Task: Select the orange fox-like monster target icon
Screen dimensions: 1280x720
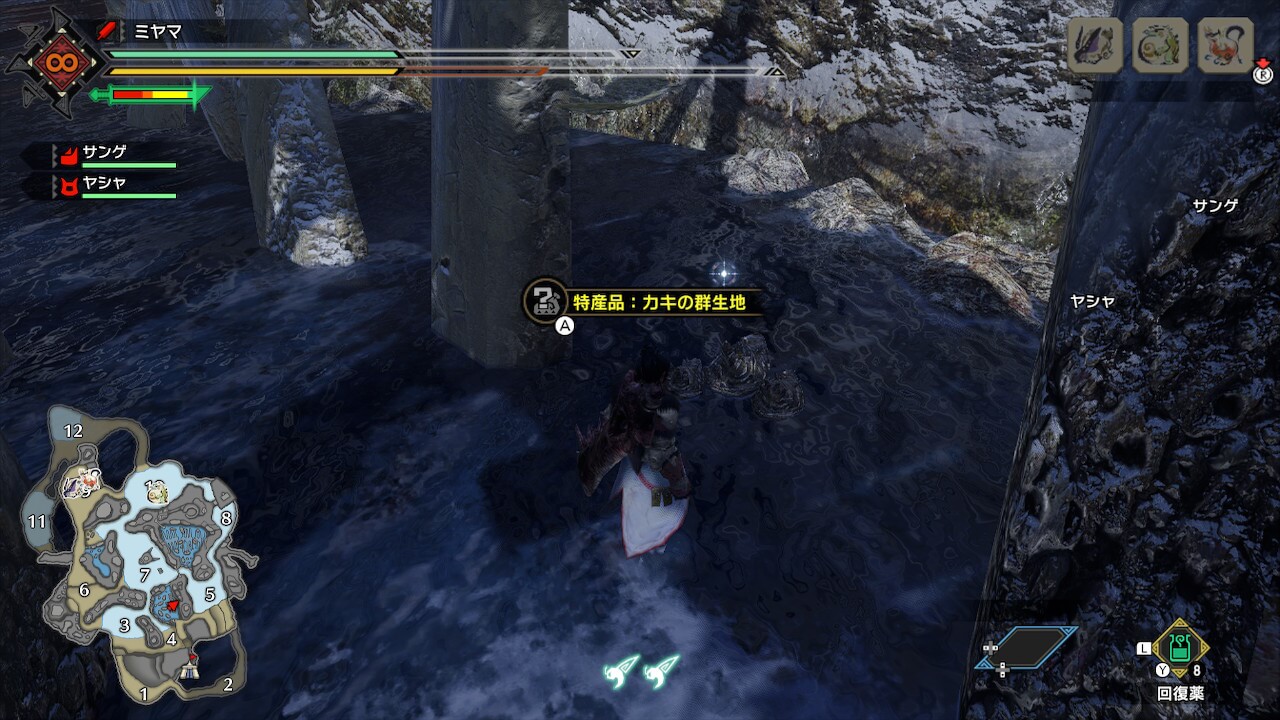Action: click(1225, 45)
